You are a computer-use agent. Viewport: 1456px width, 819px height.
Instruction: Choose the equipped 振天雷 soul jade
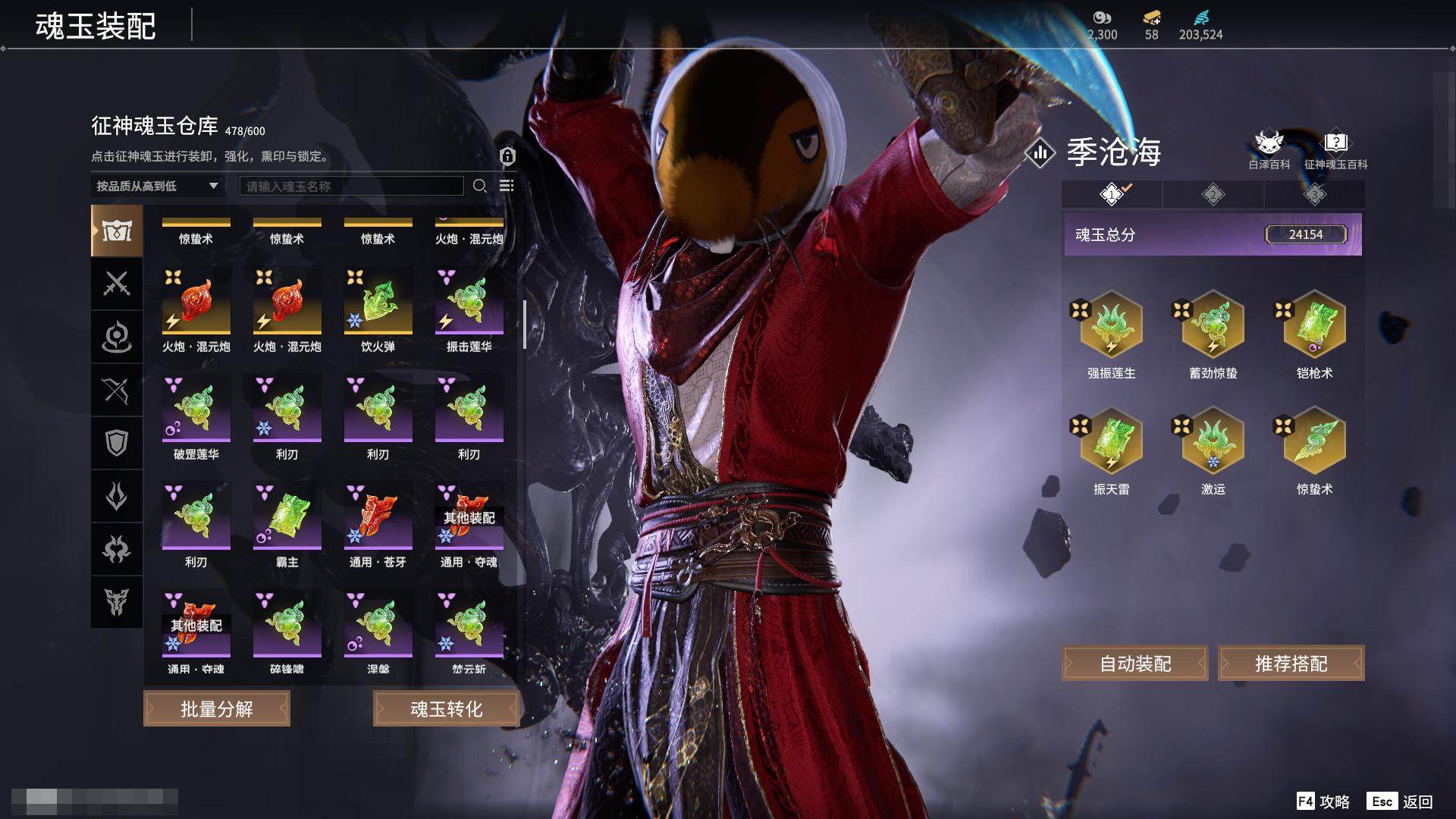tap(1111, 444)
